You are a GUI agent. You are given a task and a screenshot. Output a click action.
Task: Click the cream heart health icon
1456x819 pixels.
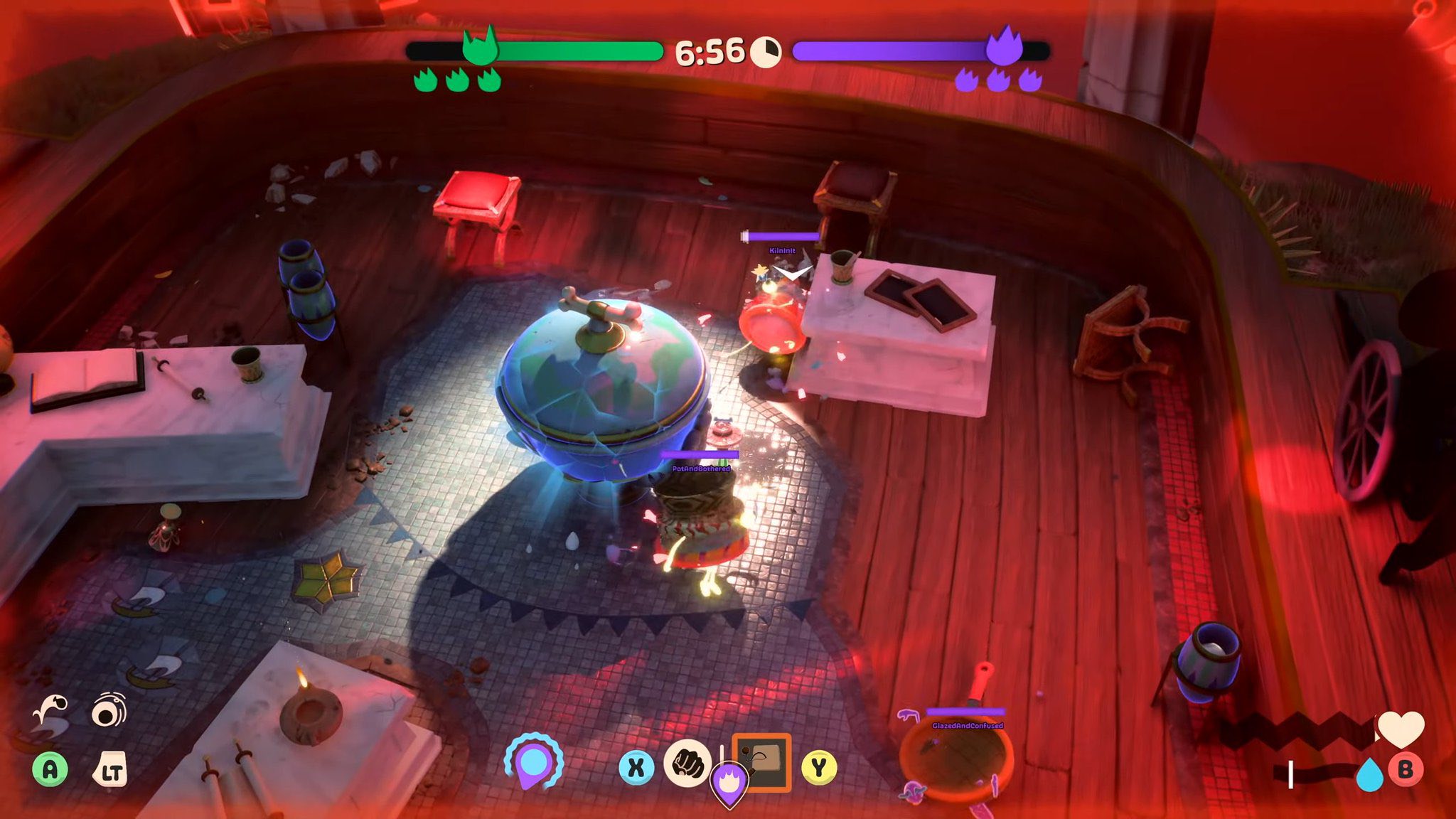(1401, 729)
